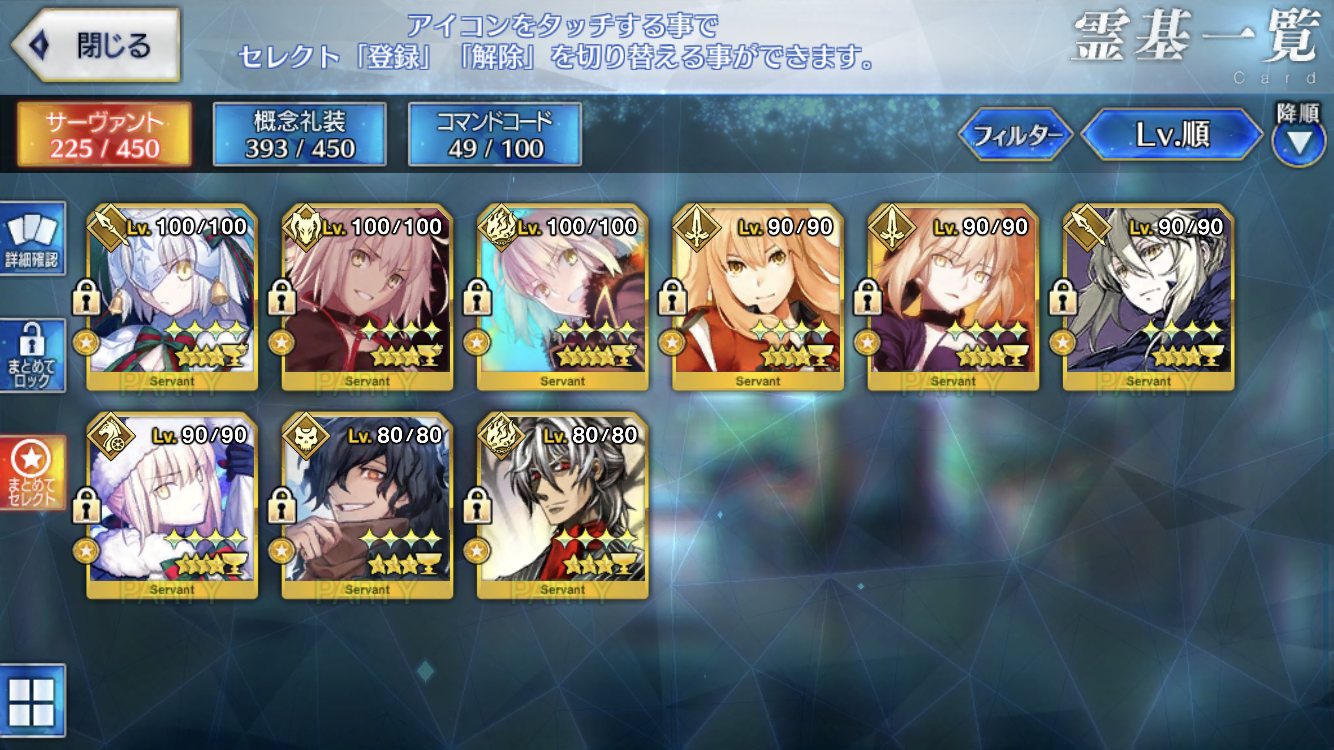Image resolution: width=1334 pixels, height=750 pixels.
Task: Activate まとめてセレクト bulk select
Action: point(32,472)
